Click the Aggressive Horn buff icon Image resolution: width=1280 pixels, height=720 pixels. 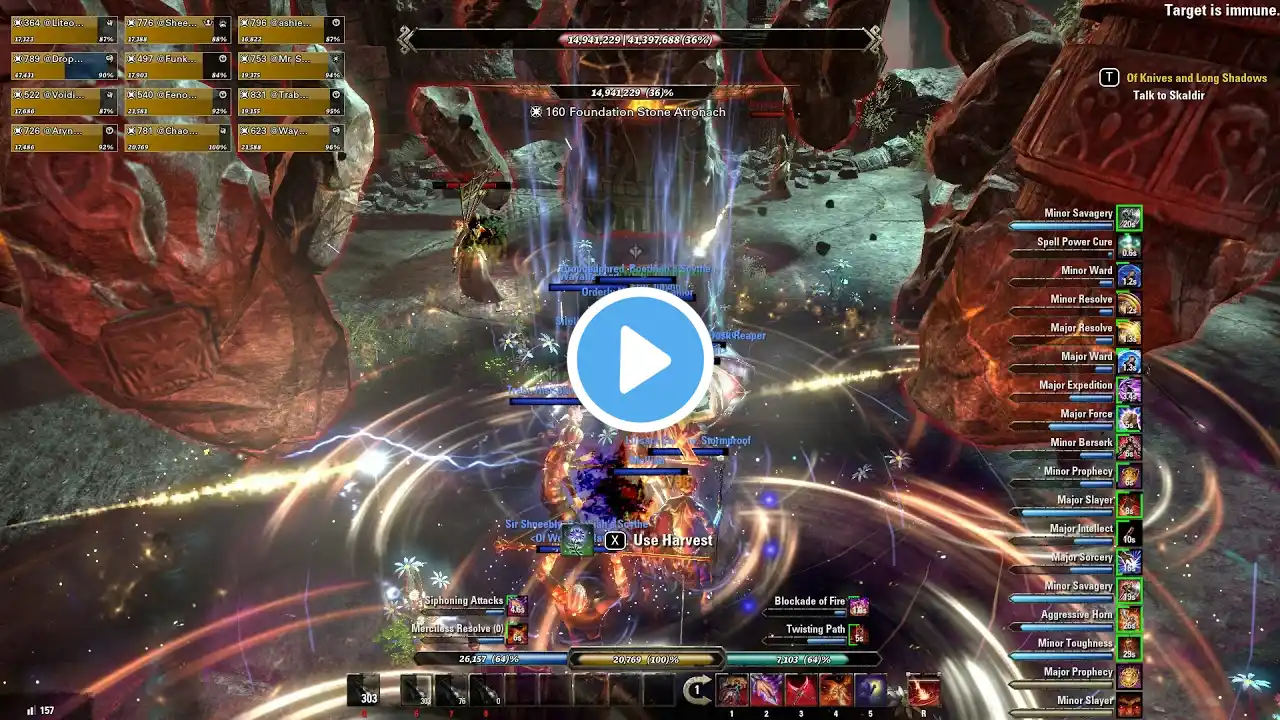pyautogui.click(x=1129, y=619)
